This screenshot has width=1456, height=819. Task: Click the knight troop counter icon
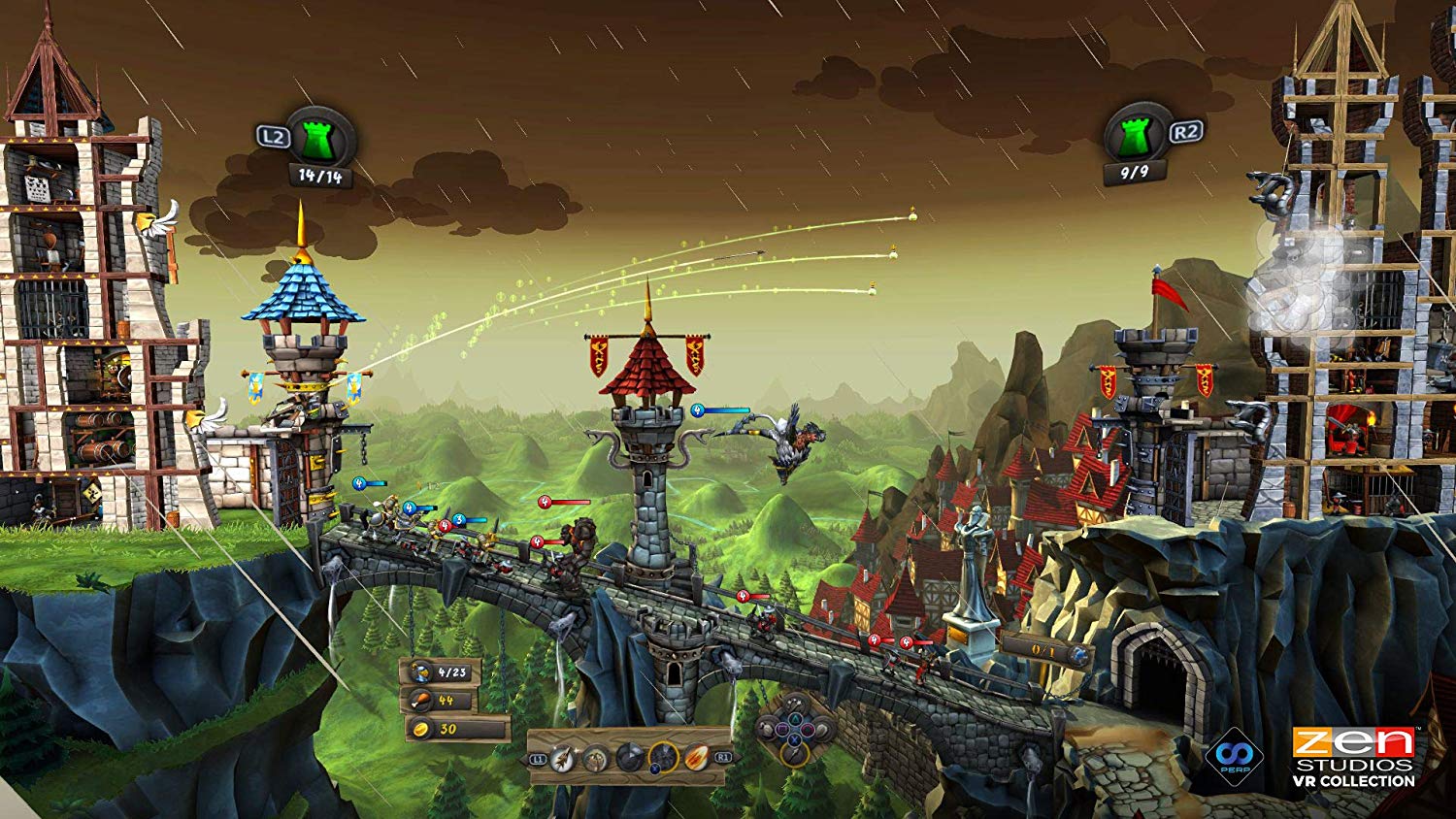point(423,671)
